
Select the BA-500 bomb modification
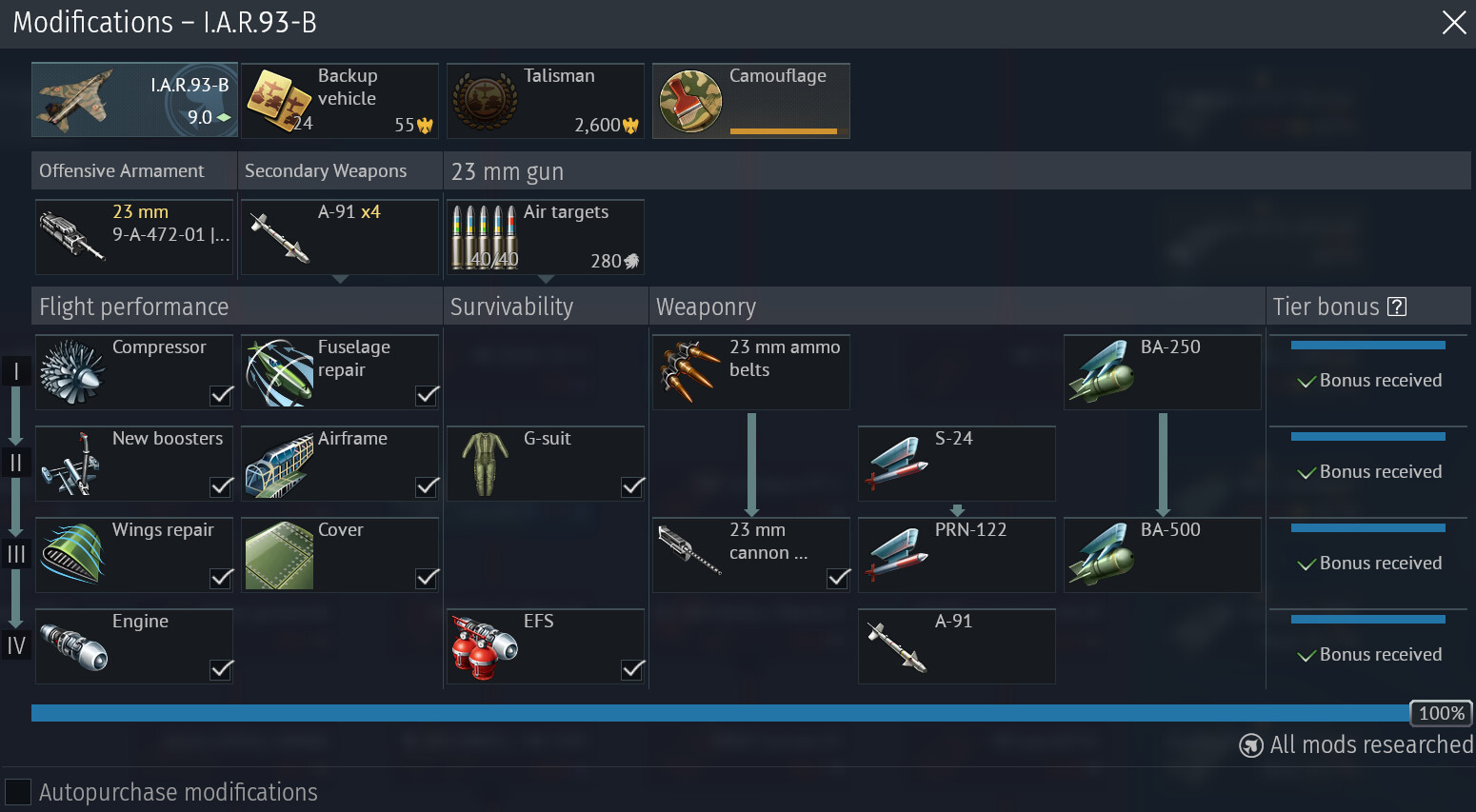click(1163, 555)
